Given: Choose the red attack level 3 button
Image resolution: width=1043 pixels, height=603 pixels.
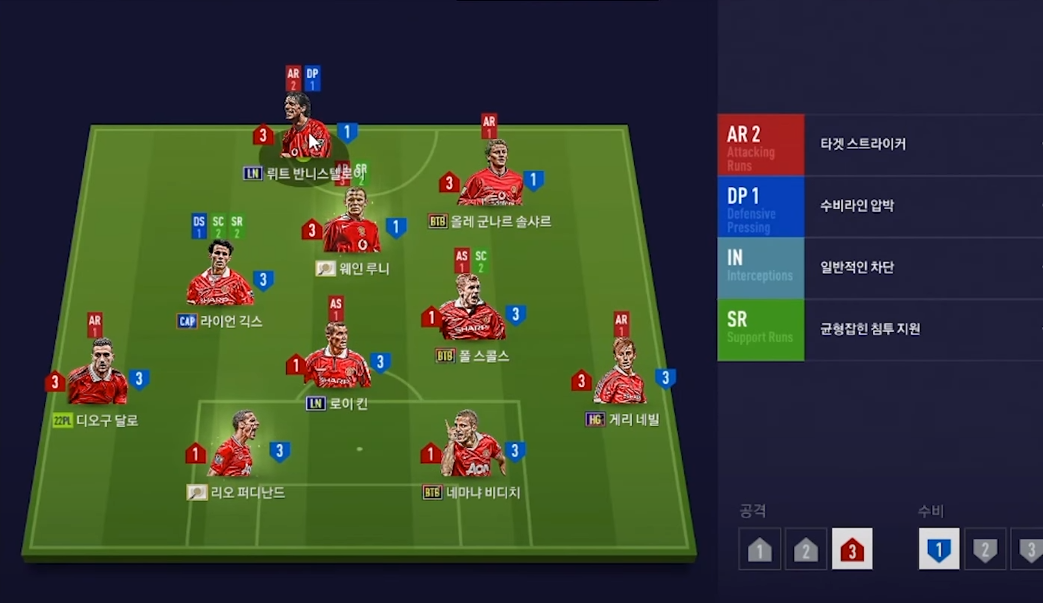Looking at the screenshot, I should click(x=852, y=549).
